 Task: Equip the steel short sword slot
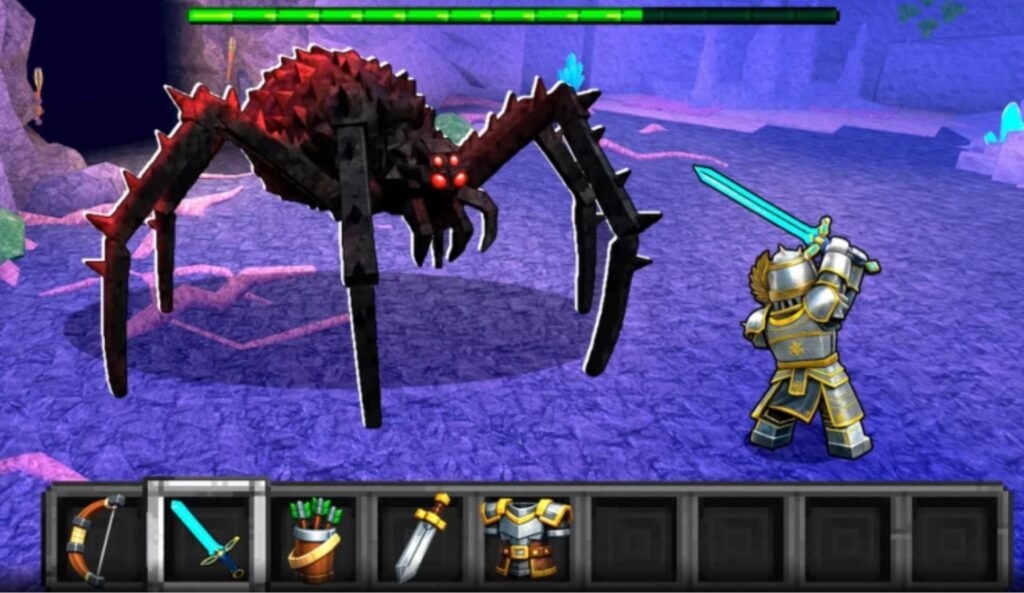tap(421, 538)
